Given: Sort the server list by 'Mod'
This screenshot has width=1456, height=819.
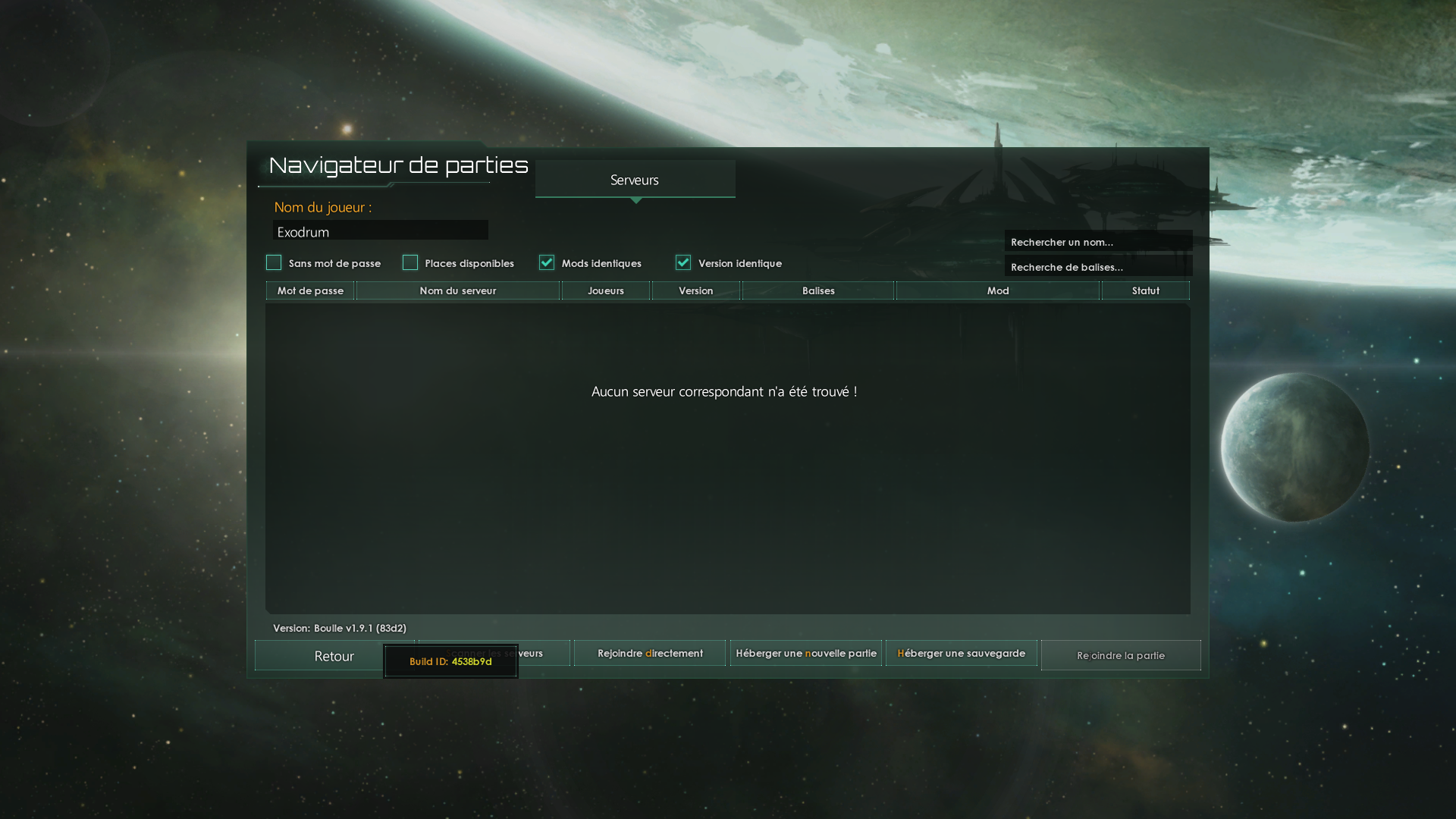Looking at the screenshot, I should point(997,290).
